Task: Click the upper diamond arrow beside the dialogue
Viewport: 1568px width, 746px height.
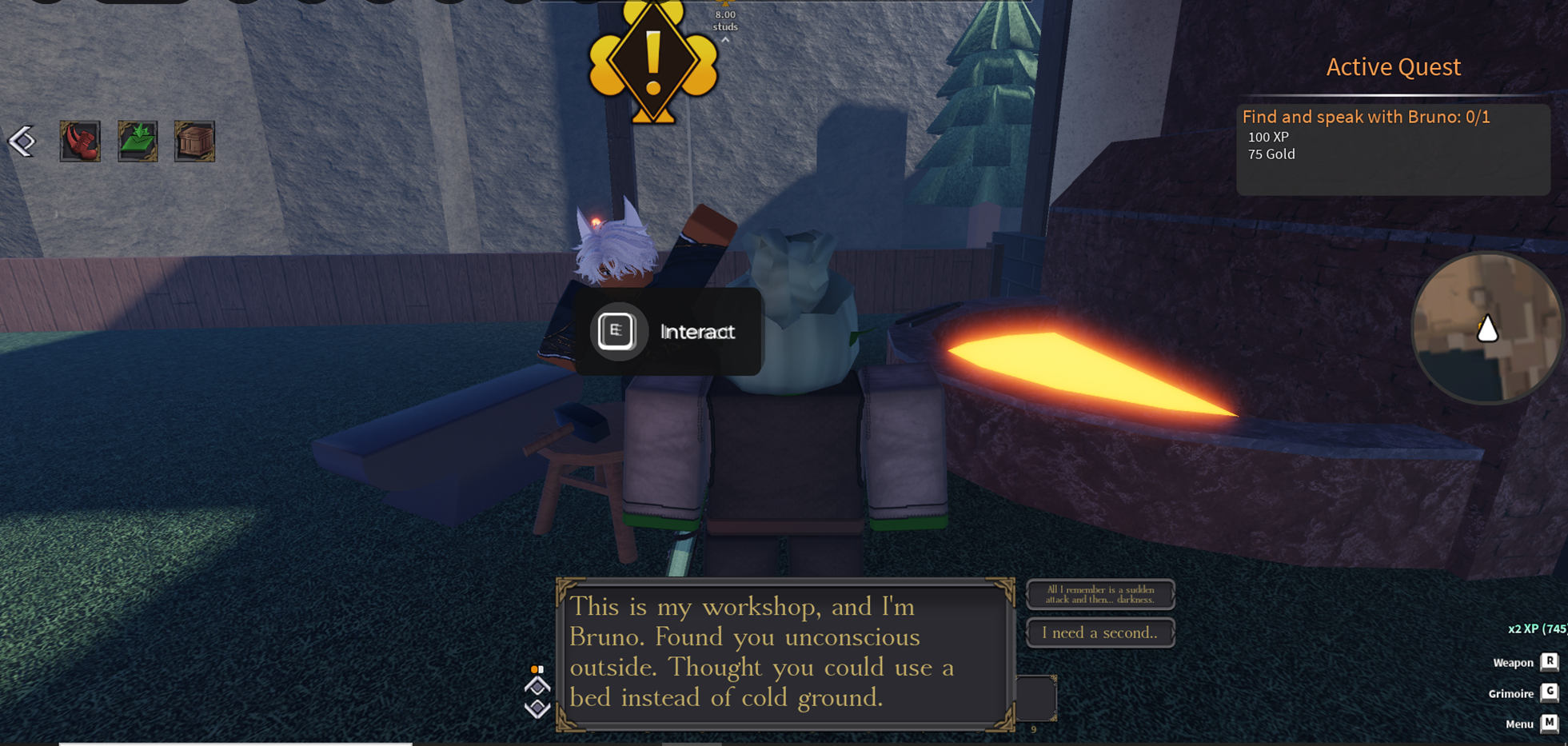Action: 537,687
